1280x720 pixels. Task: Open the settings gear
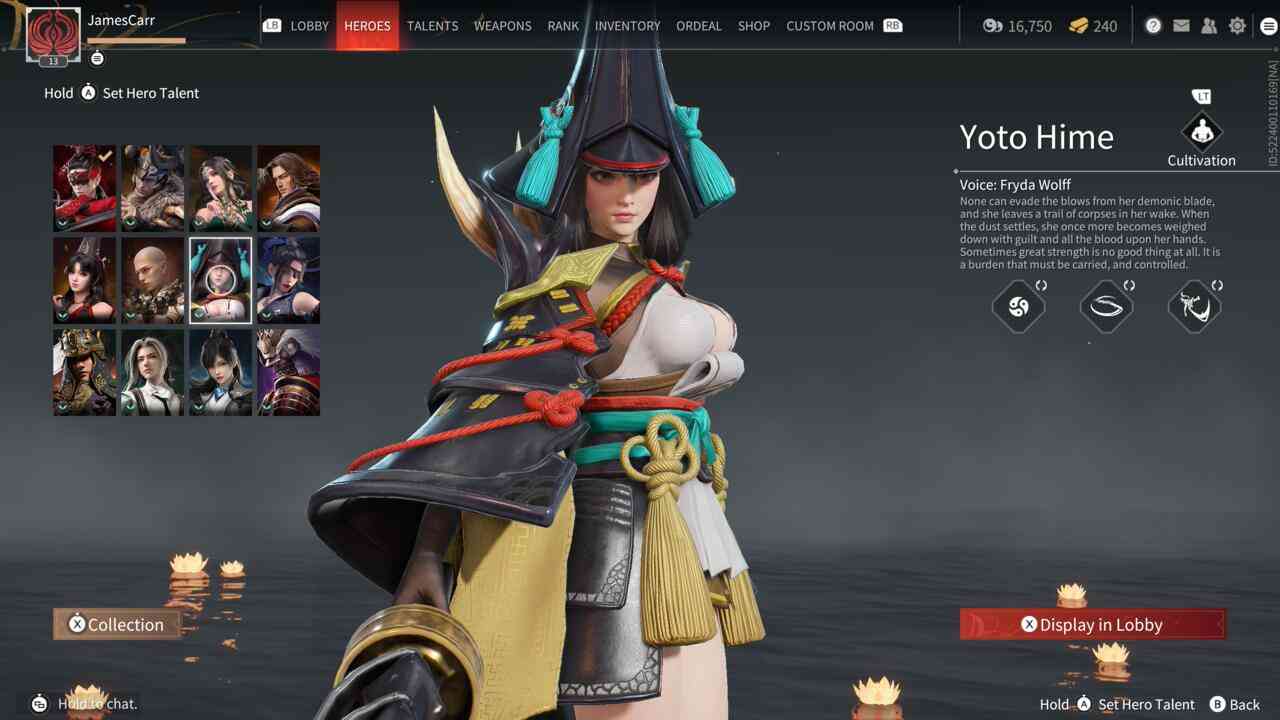1237,26
